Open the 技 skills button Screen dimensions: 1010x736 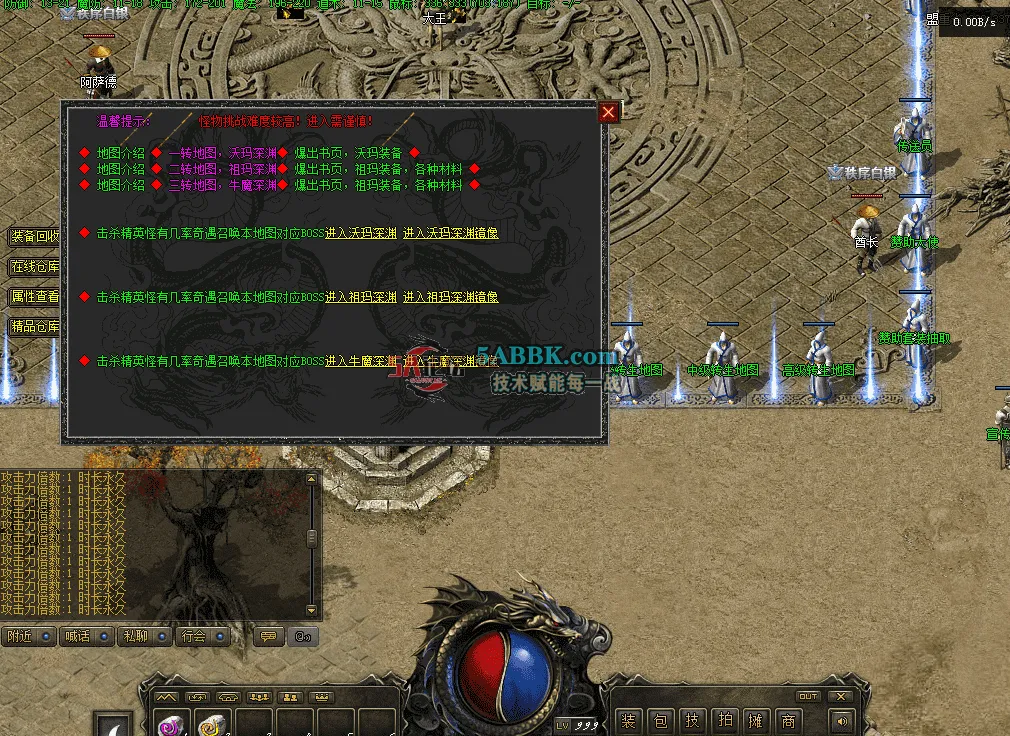click(693, 720)
